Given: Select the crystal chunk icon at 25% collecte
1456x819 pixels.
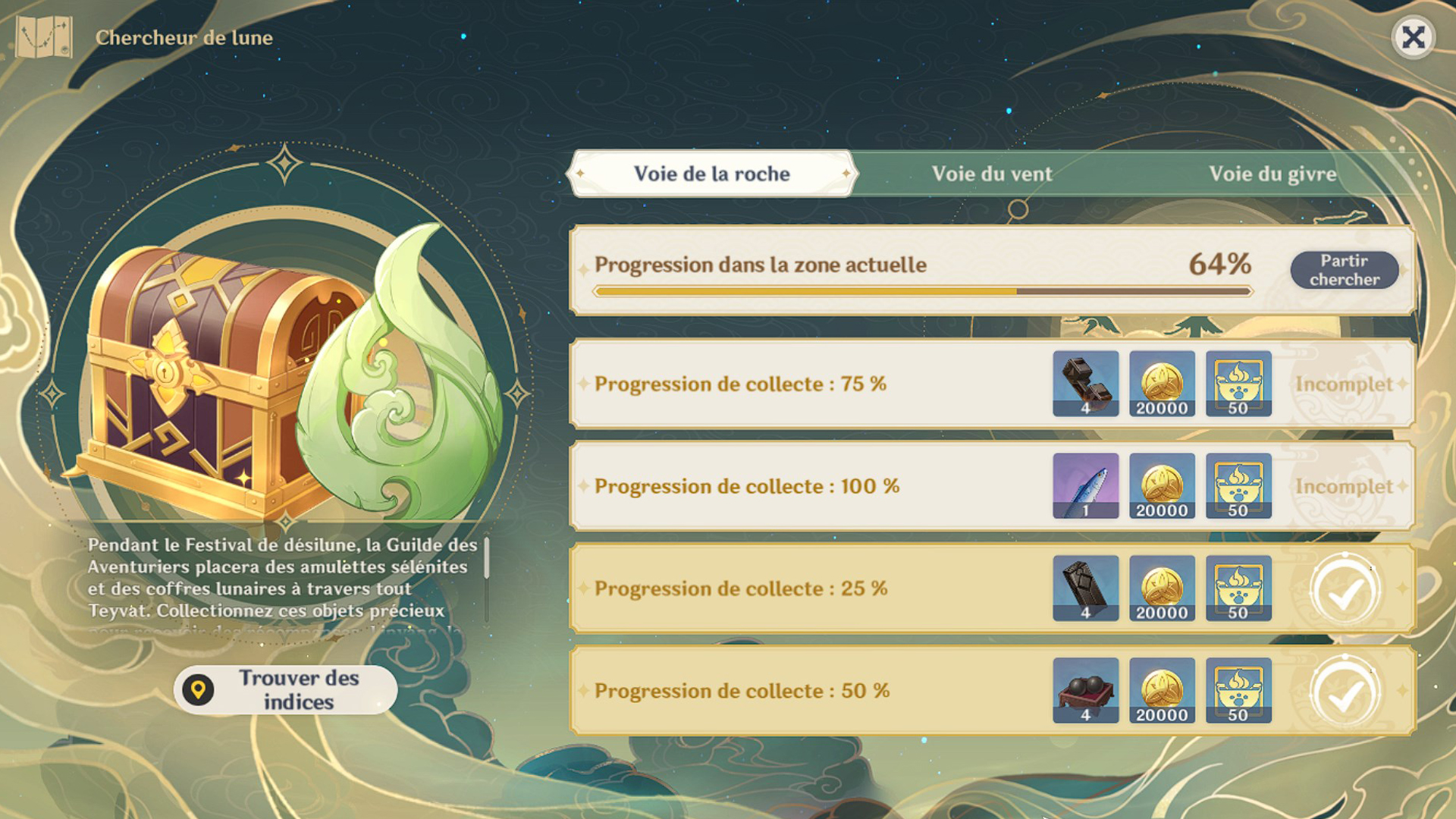Looking at the screenshot, I should point(1086,588).
